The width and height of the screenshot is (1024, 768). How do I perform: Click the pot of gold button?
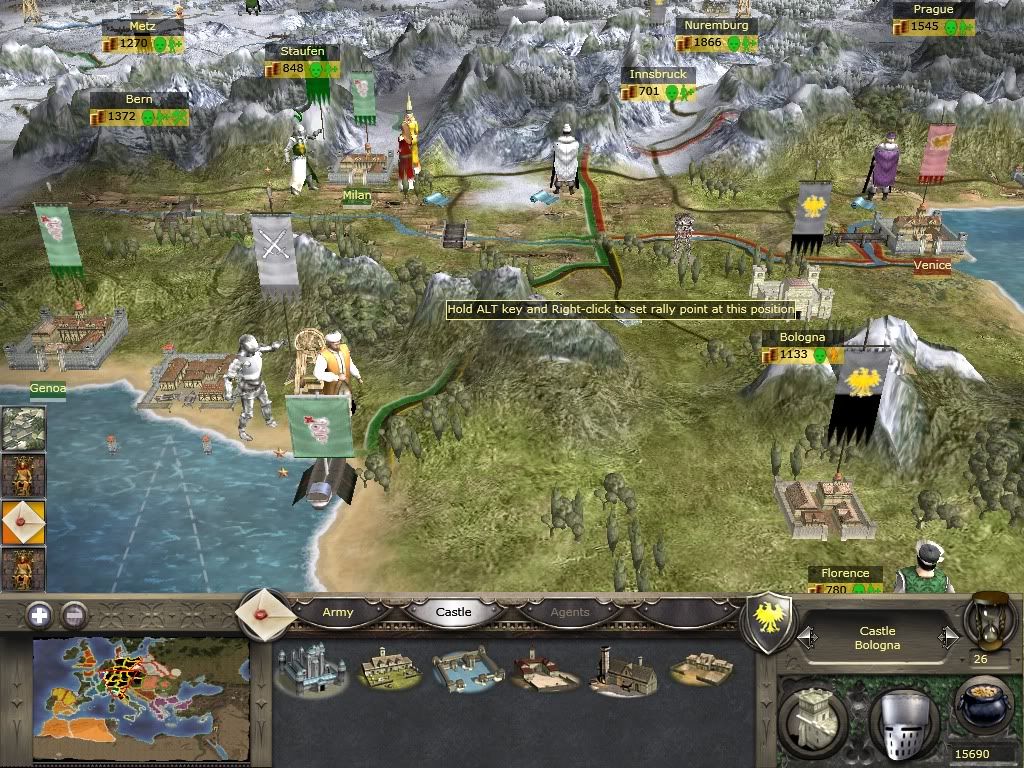[983, 707]
